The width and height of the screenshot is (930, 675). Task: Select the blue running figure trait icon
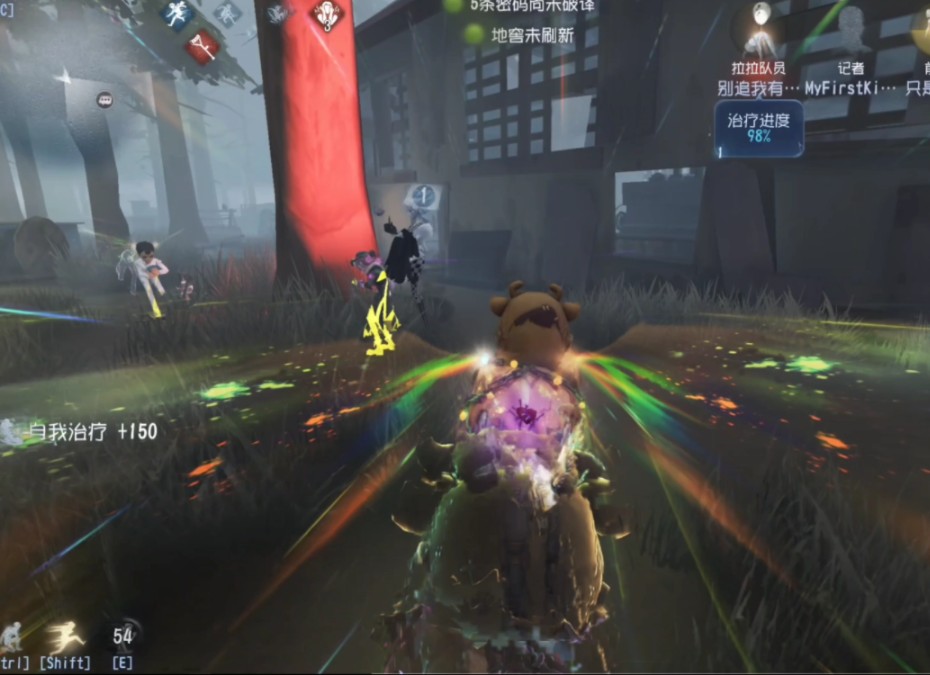(x=177, y=15)
